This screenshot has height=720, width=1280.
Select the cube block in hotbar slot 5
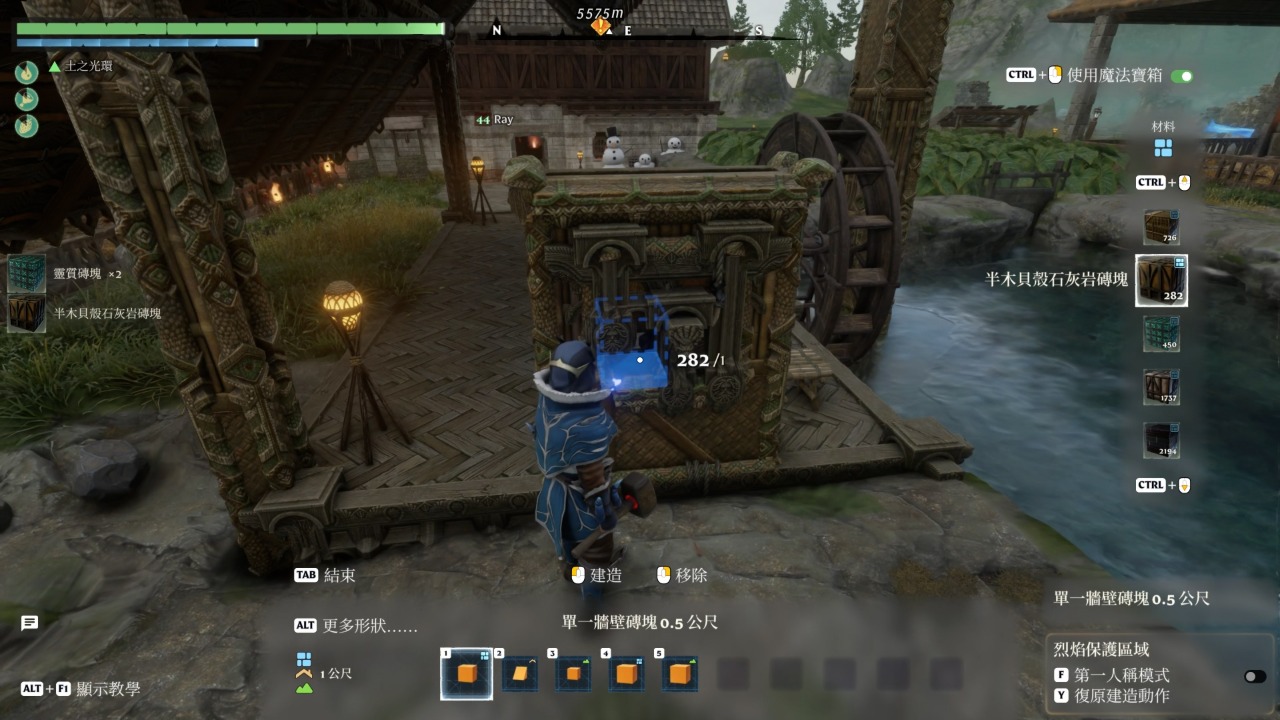click(x=680, y=674)
